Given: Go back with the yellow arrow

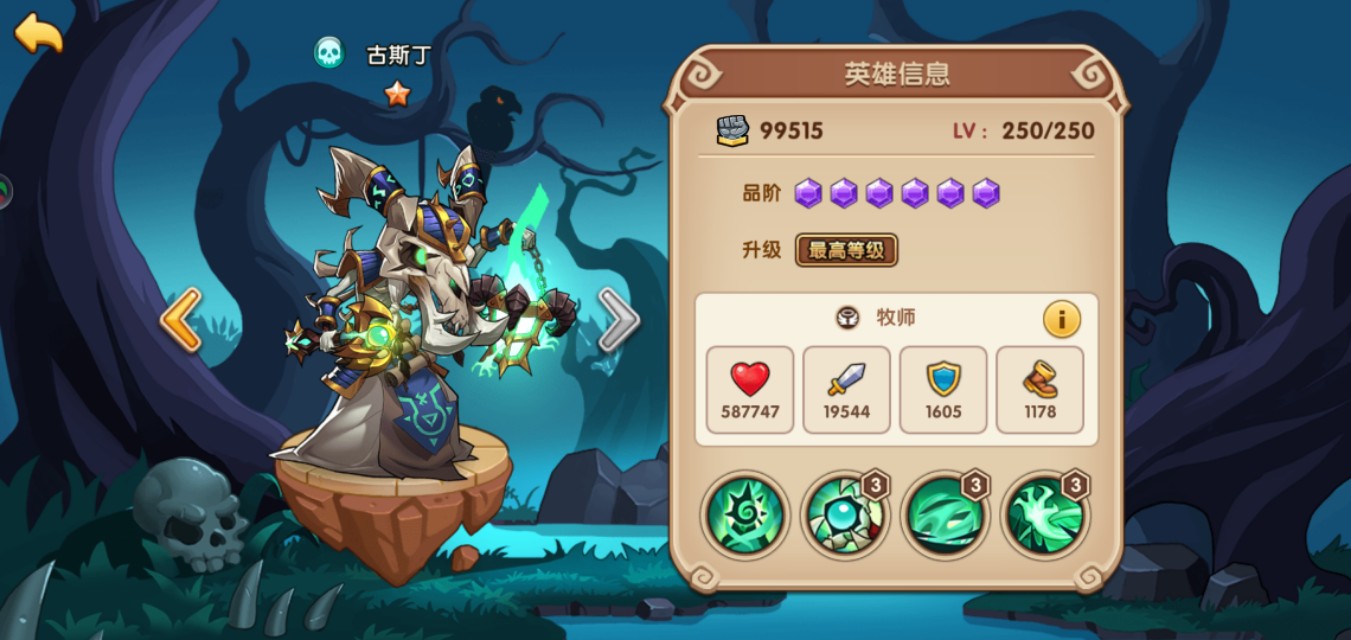Looking at the screenshot, I should coord(38,33).
